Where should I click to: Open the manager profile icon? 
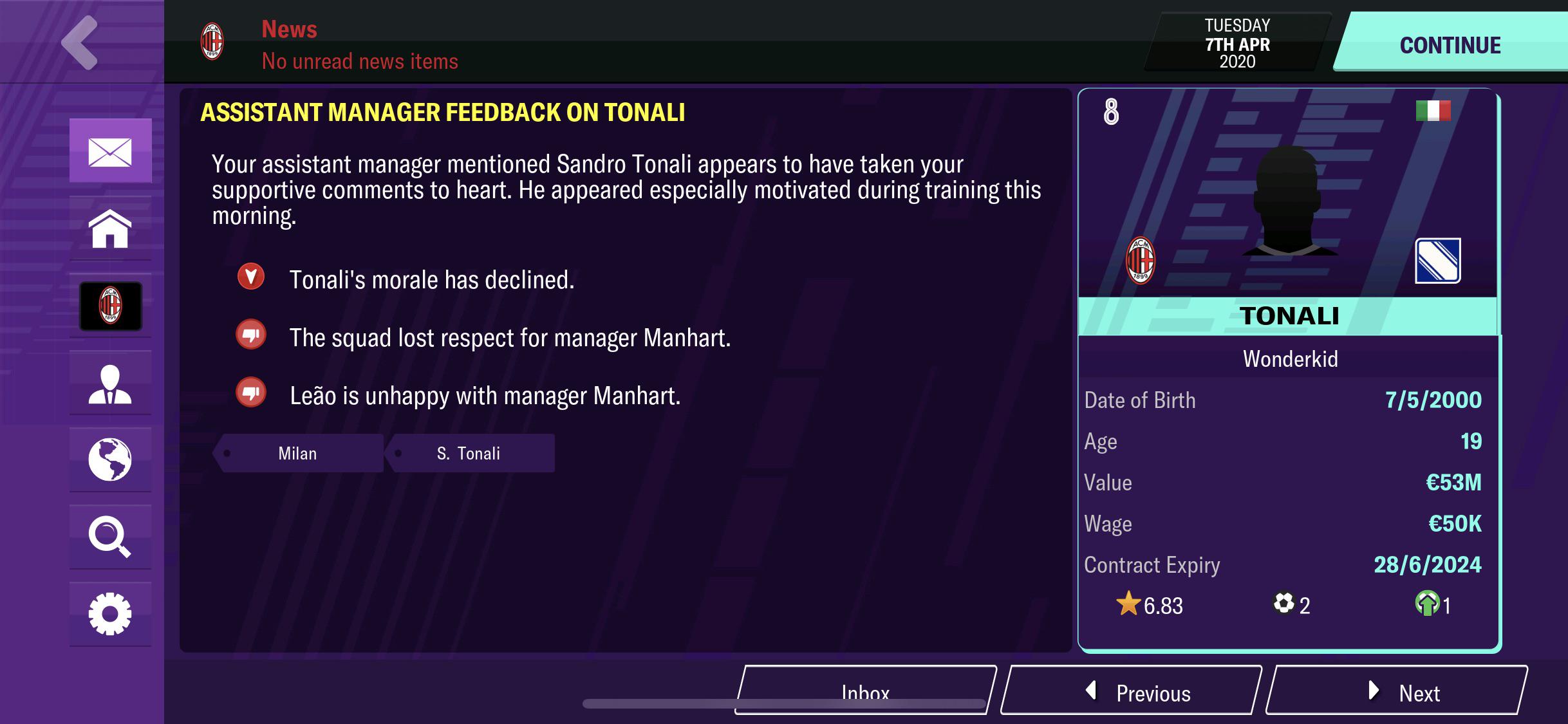[x=111, y=384]
